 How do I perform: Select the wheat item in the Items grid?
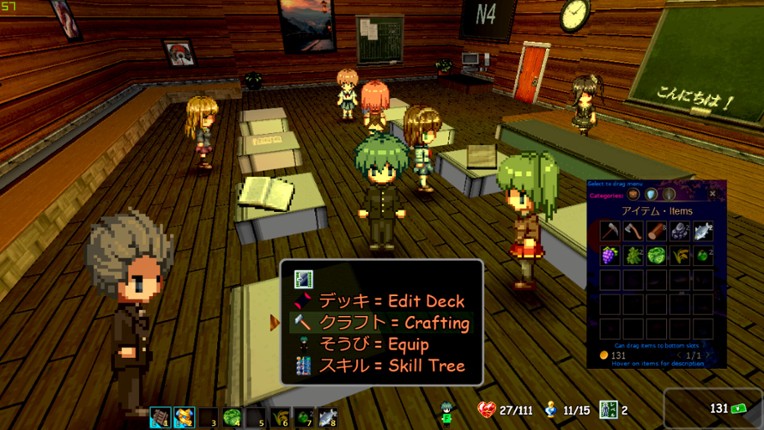[x=680, y=256]
